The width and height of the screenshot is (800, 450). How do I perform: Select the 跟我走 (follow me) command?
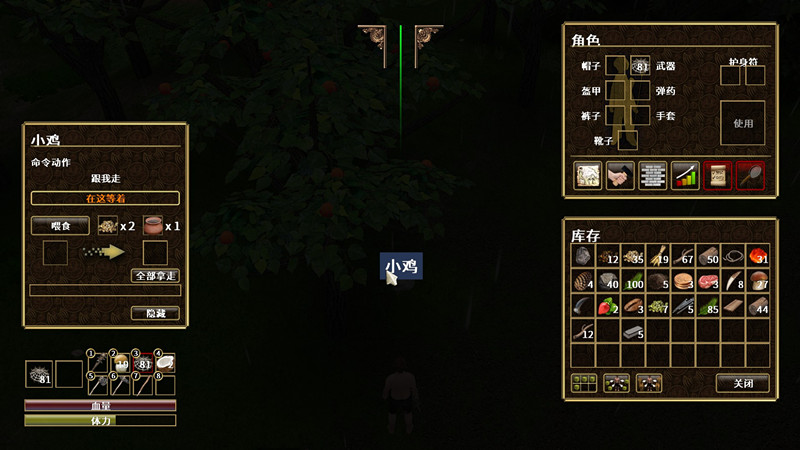pos(105,177)
